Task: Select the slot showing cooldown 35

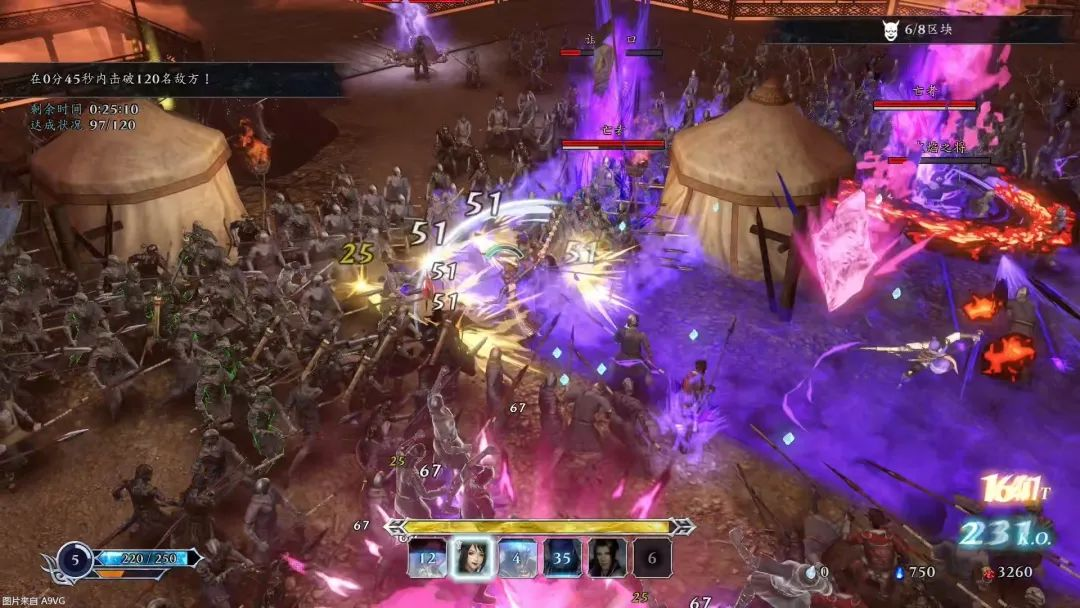Action: tap(562, 558)
